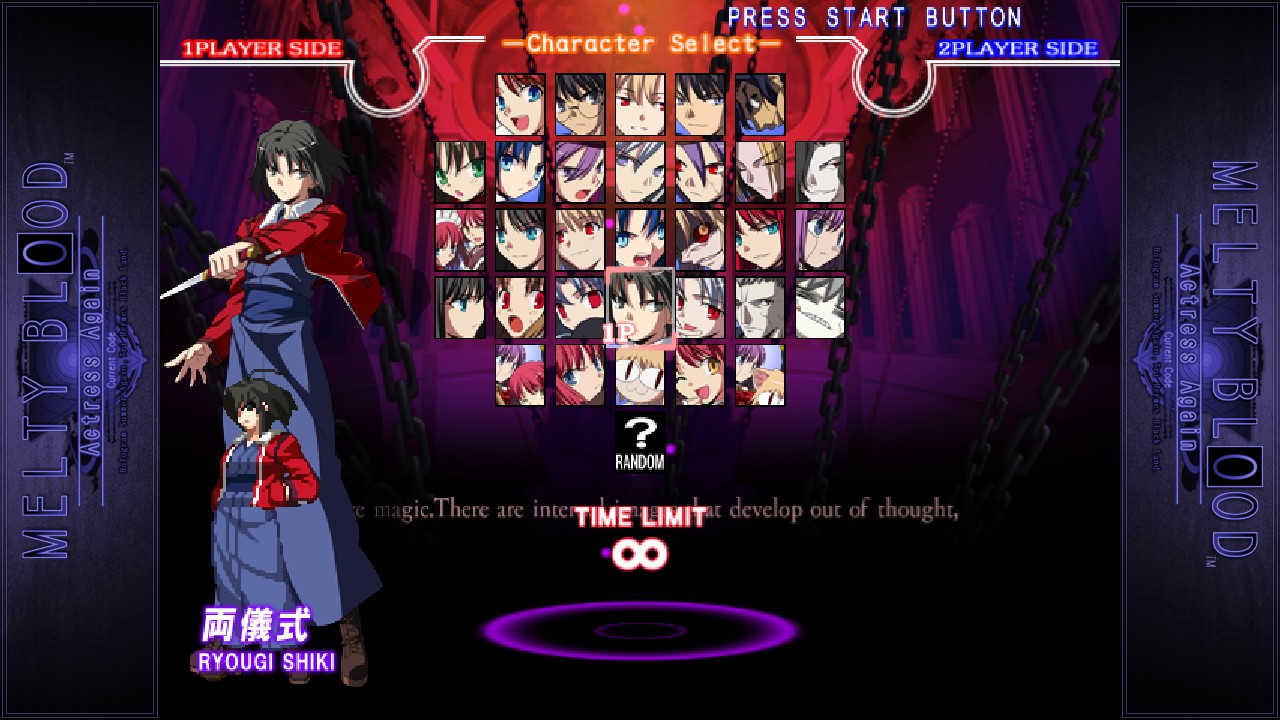This screenshot has height=720, width=1280.
Task: Pick pale long-haired Roa's portrait
Action: tap(820, 172)
